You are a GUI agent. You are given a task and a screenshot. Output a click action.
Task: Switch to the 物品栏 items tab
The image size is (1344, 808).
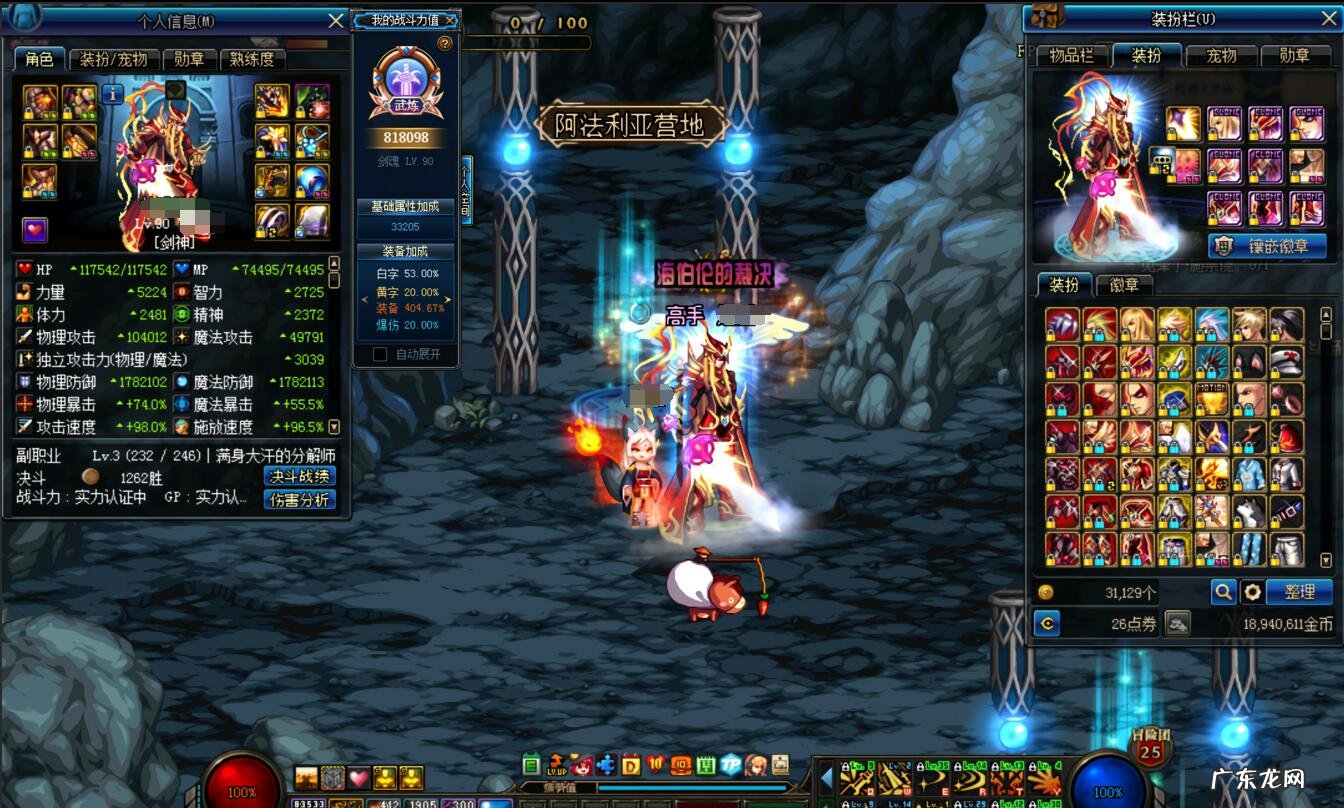click(x=1071, y=56)
